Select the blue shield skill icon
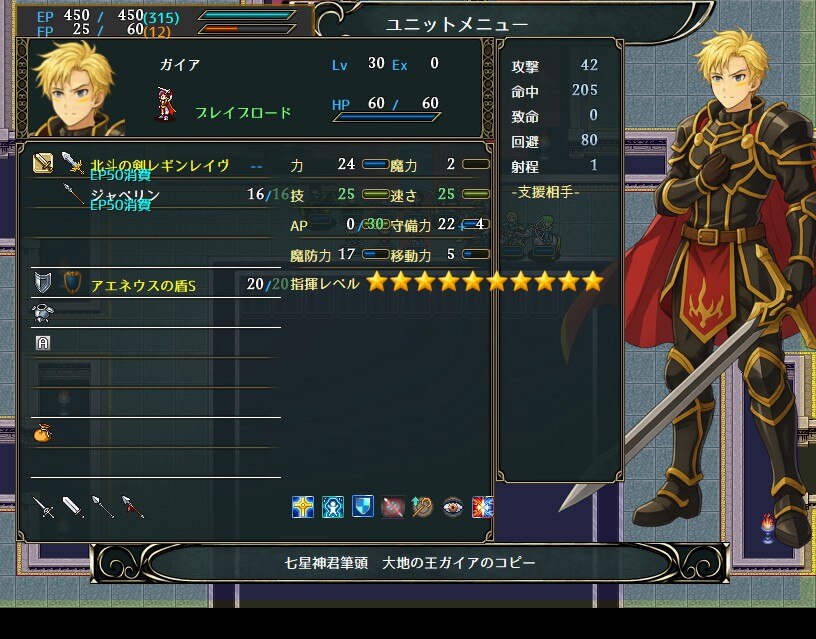This screenshot has width=816, height=639. [363, 507]
